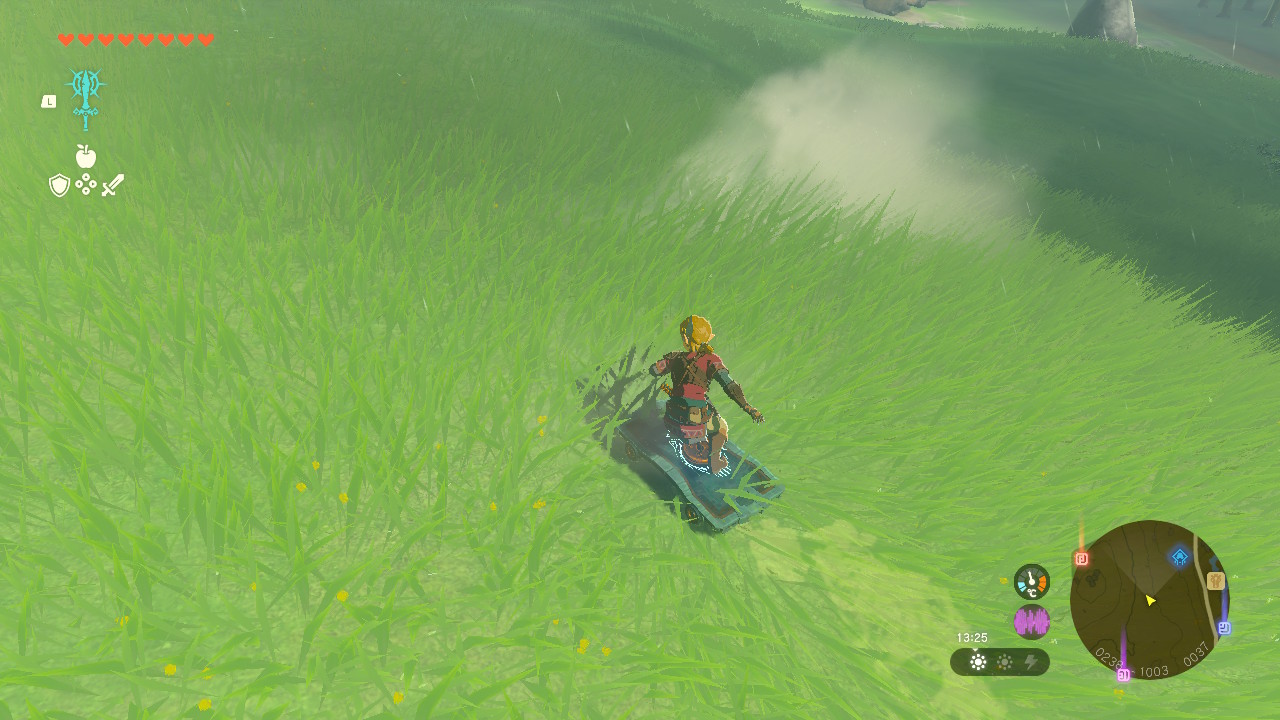The image size is (1280, 720).
Task: Open the shield quick-select icon
Action: coord(59,185)
